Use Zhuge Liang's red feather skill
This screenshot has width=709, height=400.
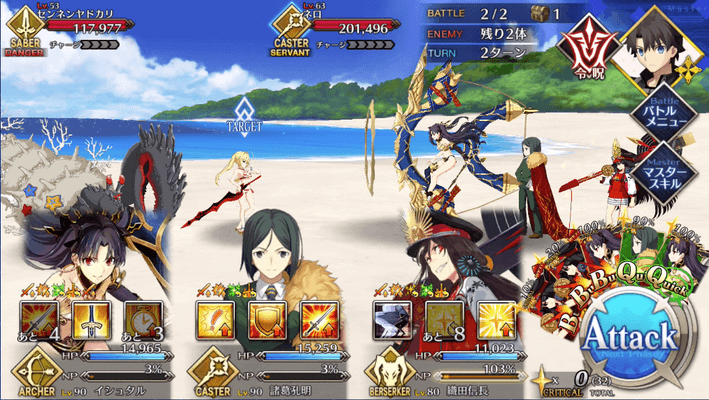(216, 320)
